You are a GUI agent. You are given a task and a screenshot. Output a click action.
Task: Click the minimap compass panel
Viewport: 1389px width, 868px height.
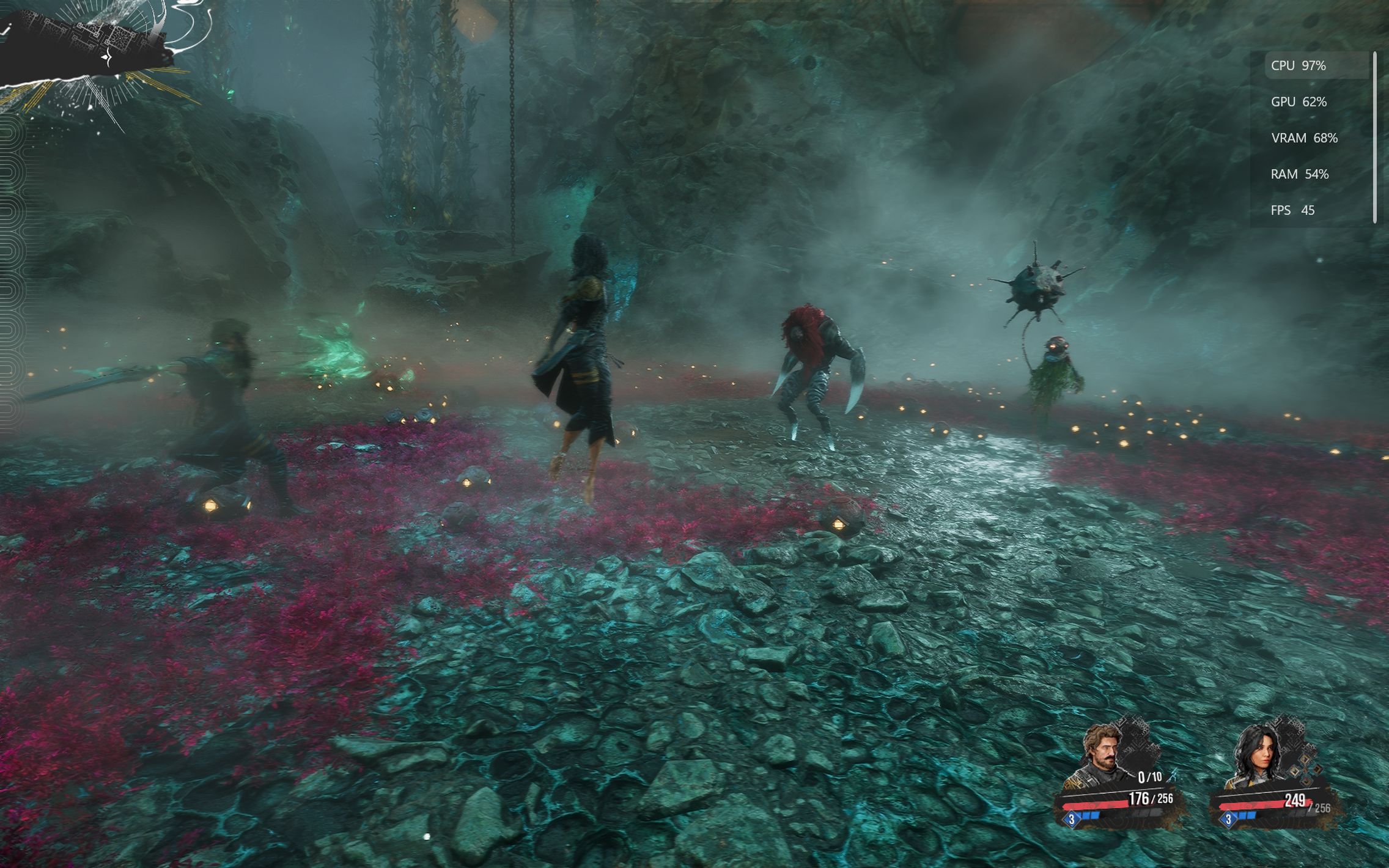(92, 52)
